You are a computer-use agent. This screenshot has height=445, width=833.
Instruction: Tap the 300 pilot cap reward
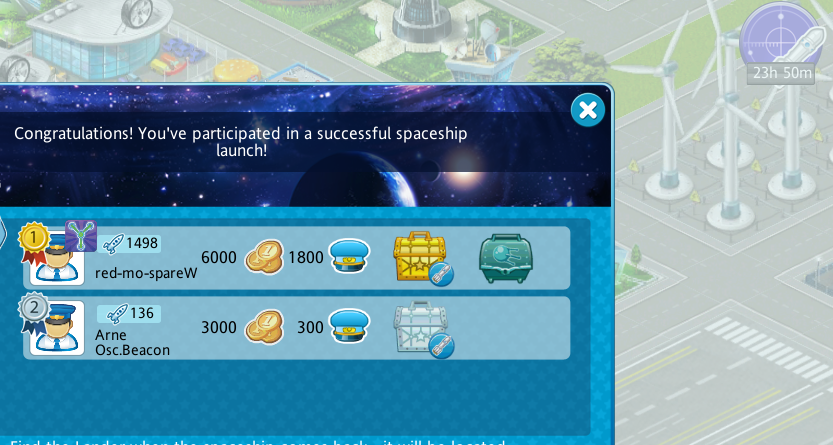pos(350,327)
